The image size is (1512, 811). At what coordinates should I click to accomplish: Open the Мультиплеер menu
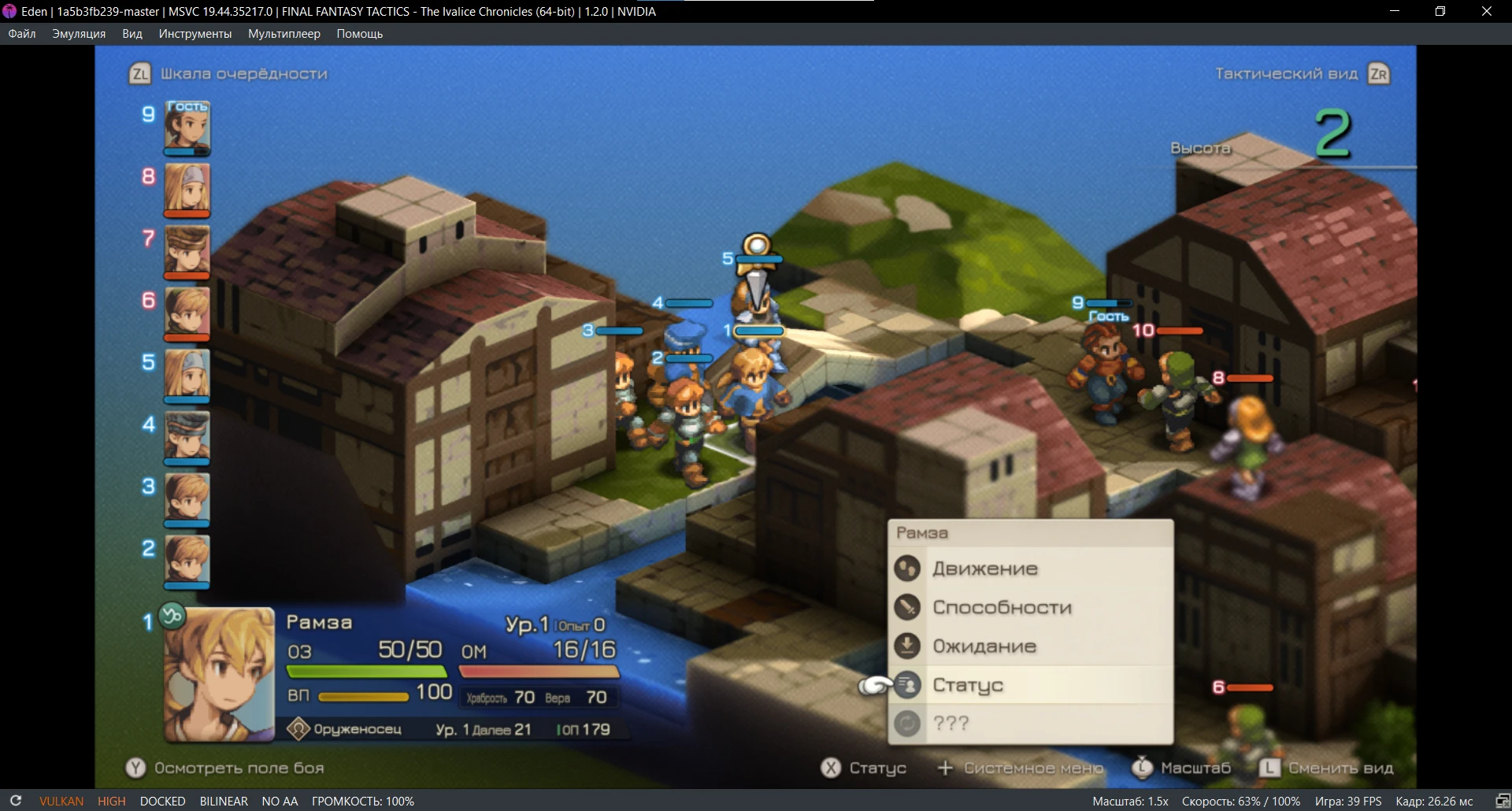(284, 34)
